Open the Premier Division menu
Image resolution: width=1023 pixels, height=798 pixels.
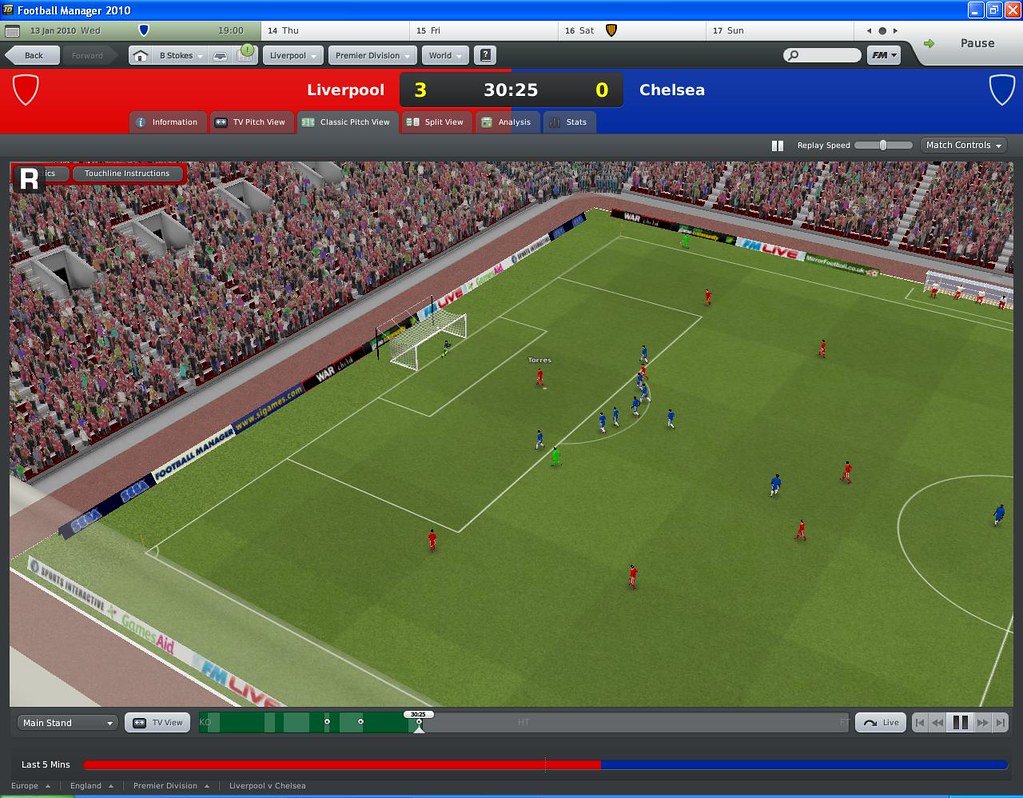(375, 56)
